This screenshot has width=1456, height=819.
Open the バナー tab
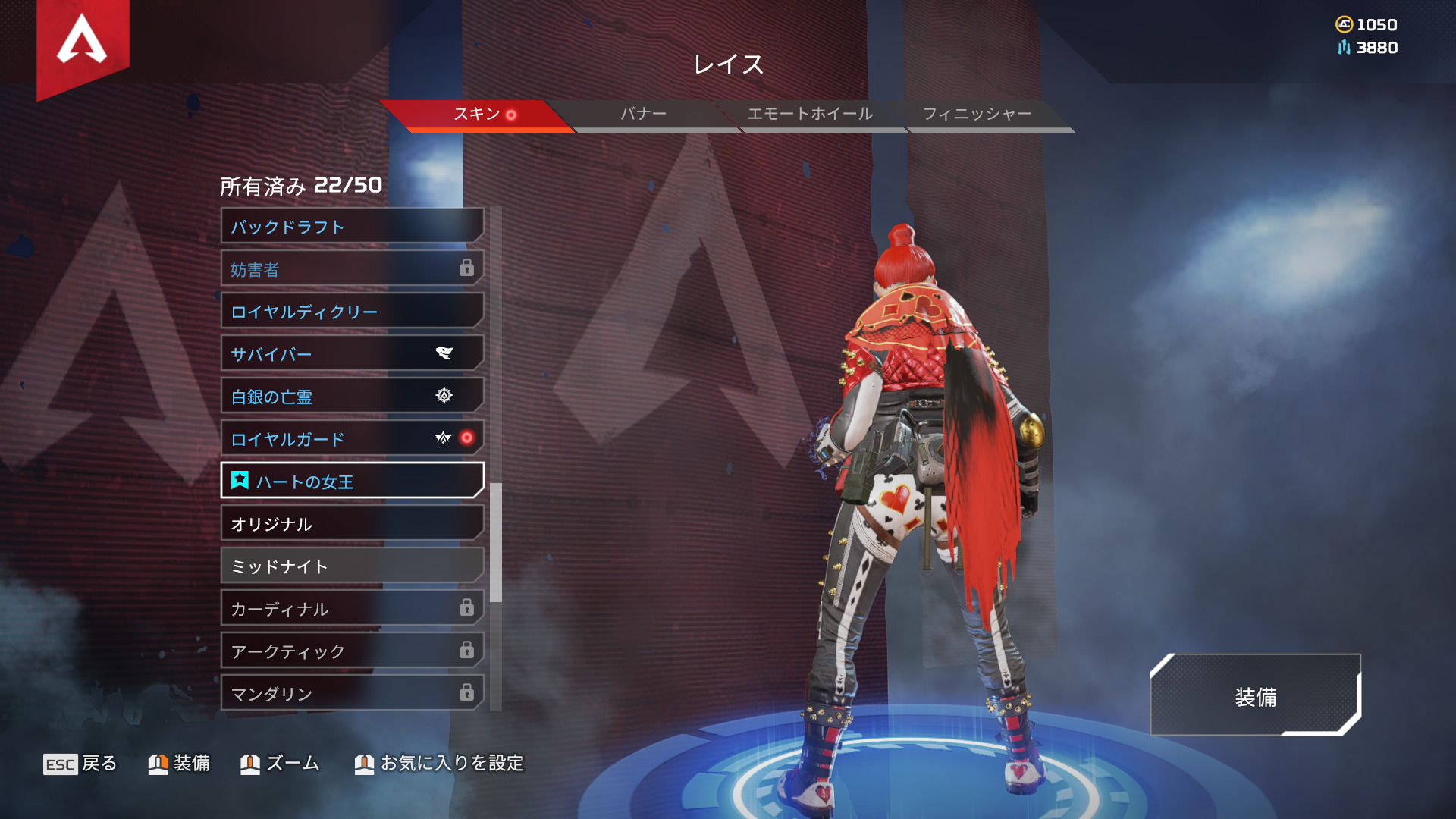[x=643, y=115]
